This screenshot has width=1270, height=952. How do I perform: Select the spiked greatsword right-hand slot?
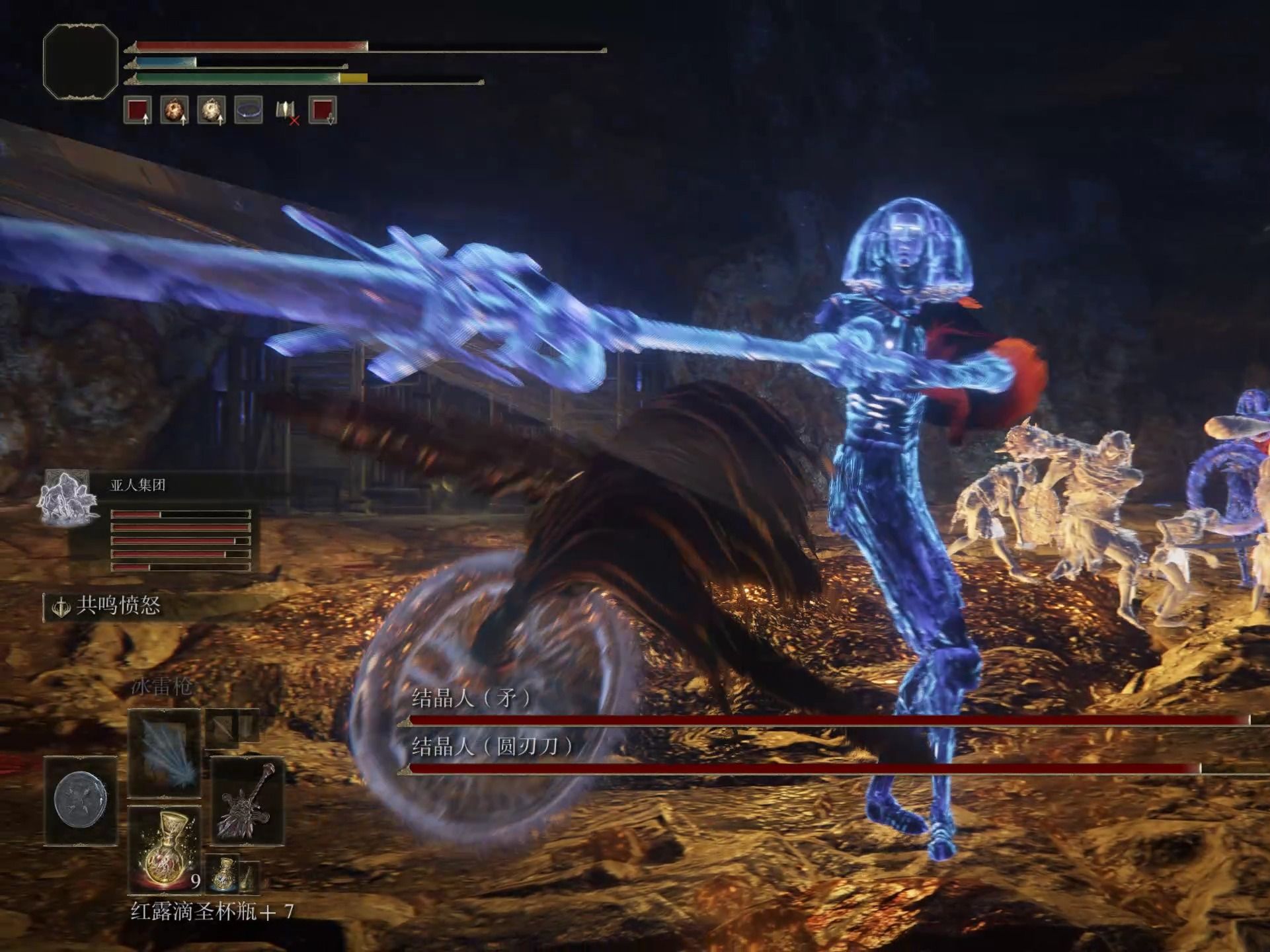click(246, 801)
